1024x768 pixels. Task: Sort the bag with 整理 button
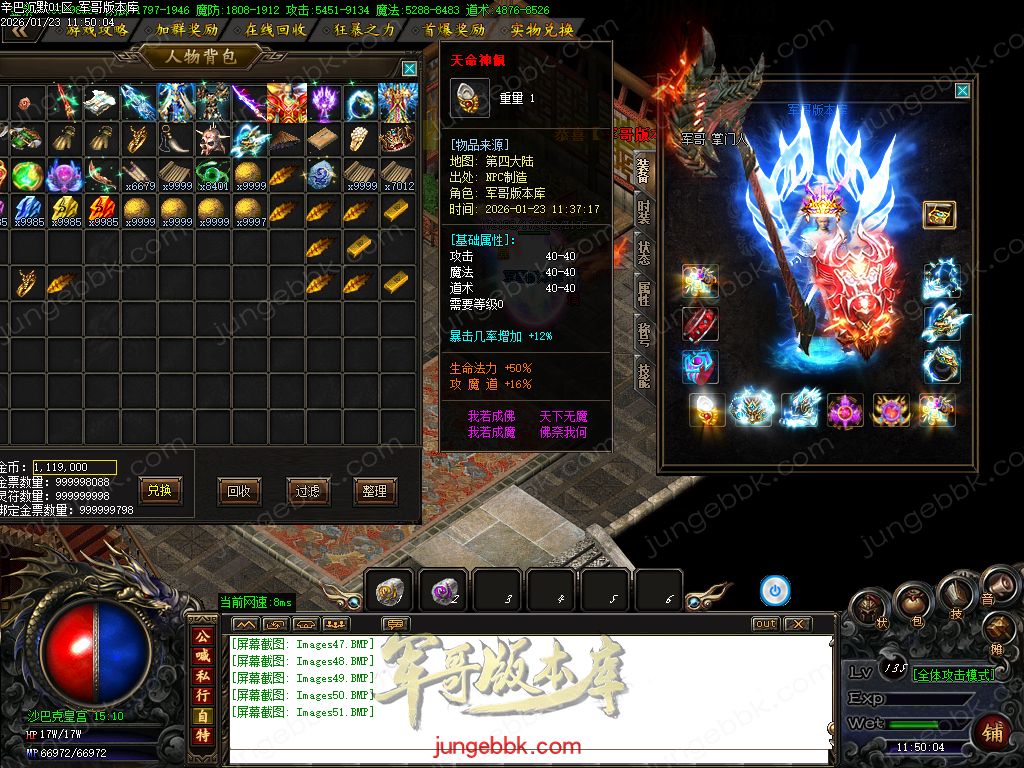tap(375, 491)
